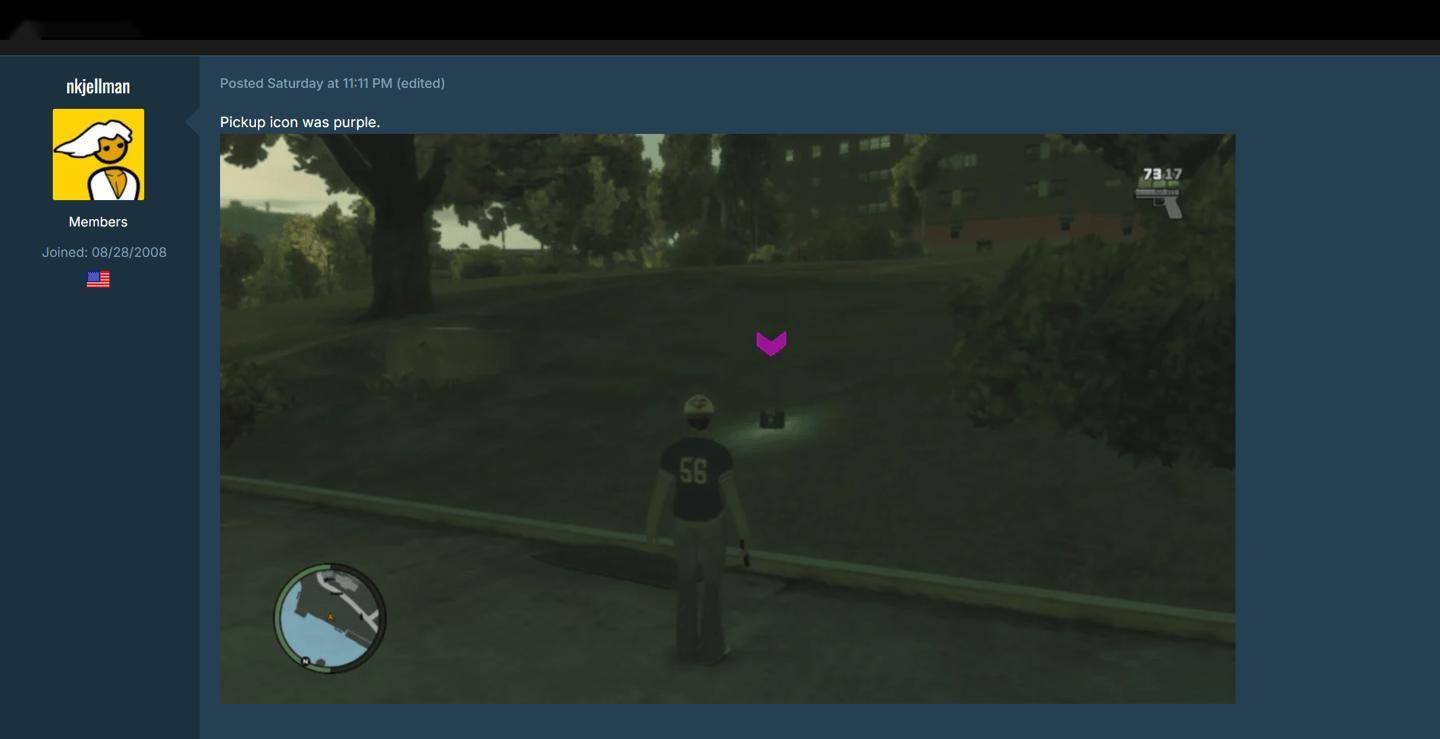View nkjellman's yellow avatar picture
Image resolution: width=1440 pixels, height=739 pixels.
[x=98, y=155]
